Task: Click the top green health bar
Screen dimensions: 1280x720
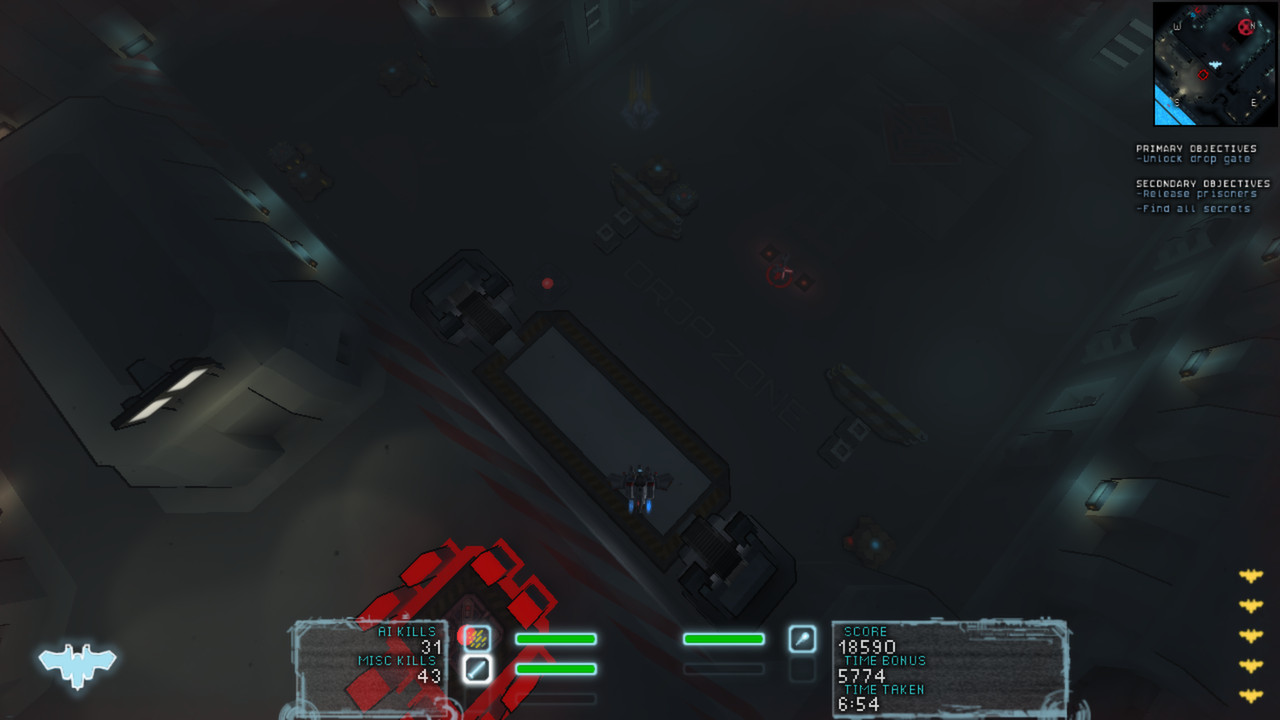Action: [x=555, y=639]
